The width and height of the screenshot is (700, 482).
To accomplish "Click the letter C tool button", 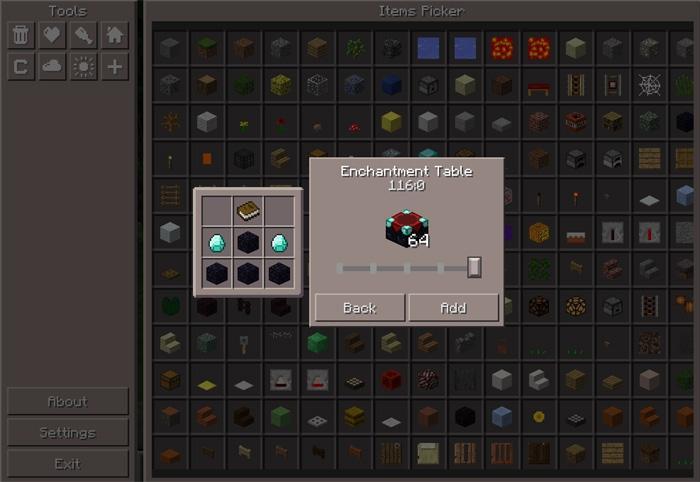I will (x=20, y=66).
